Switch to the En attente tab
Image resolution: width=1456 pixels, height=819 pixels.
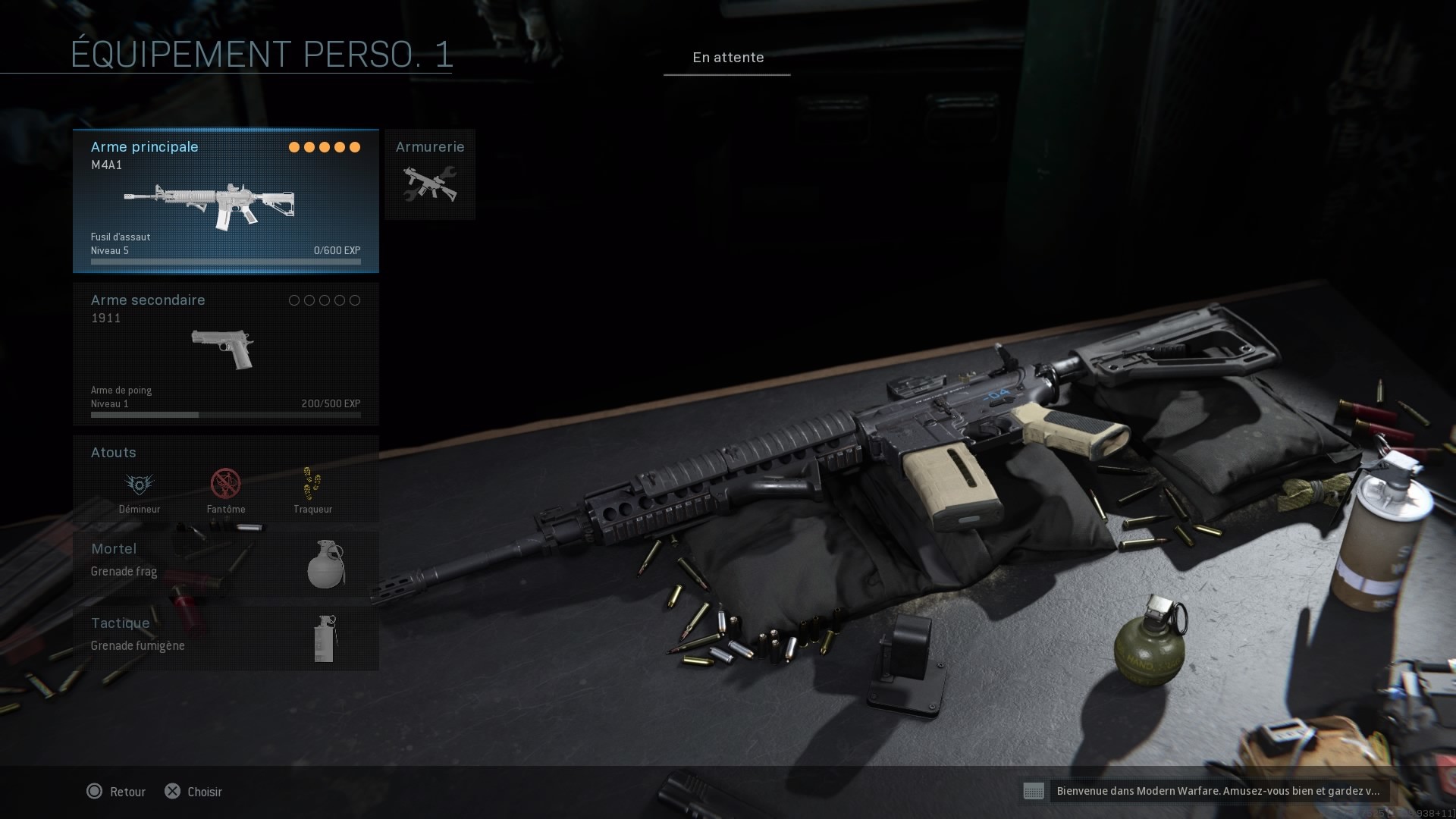tap(727, 57)
